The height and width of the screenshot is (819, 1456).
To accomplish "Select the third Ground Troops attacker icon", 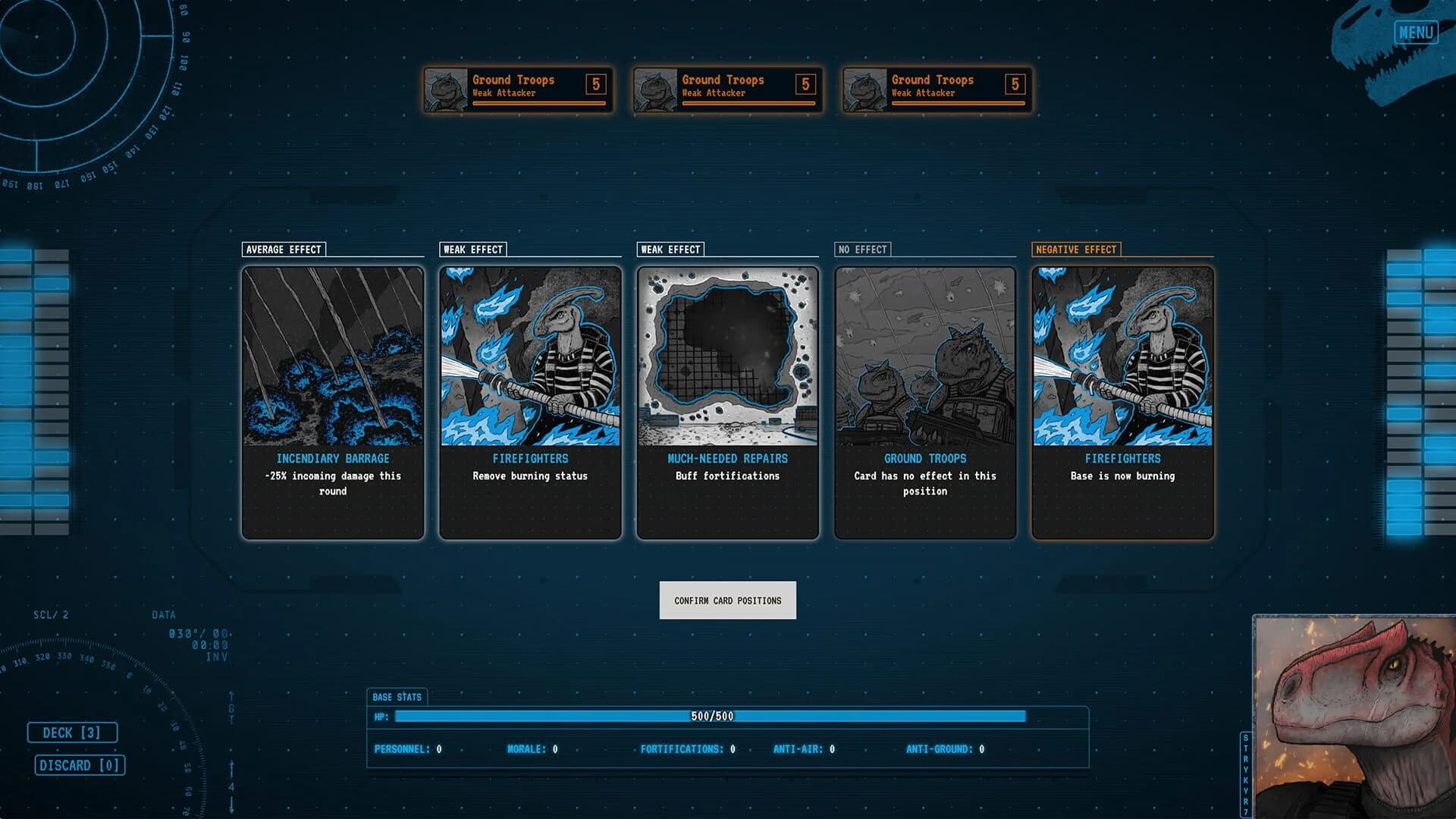I will pyautogui.click(x=864, y=89).
